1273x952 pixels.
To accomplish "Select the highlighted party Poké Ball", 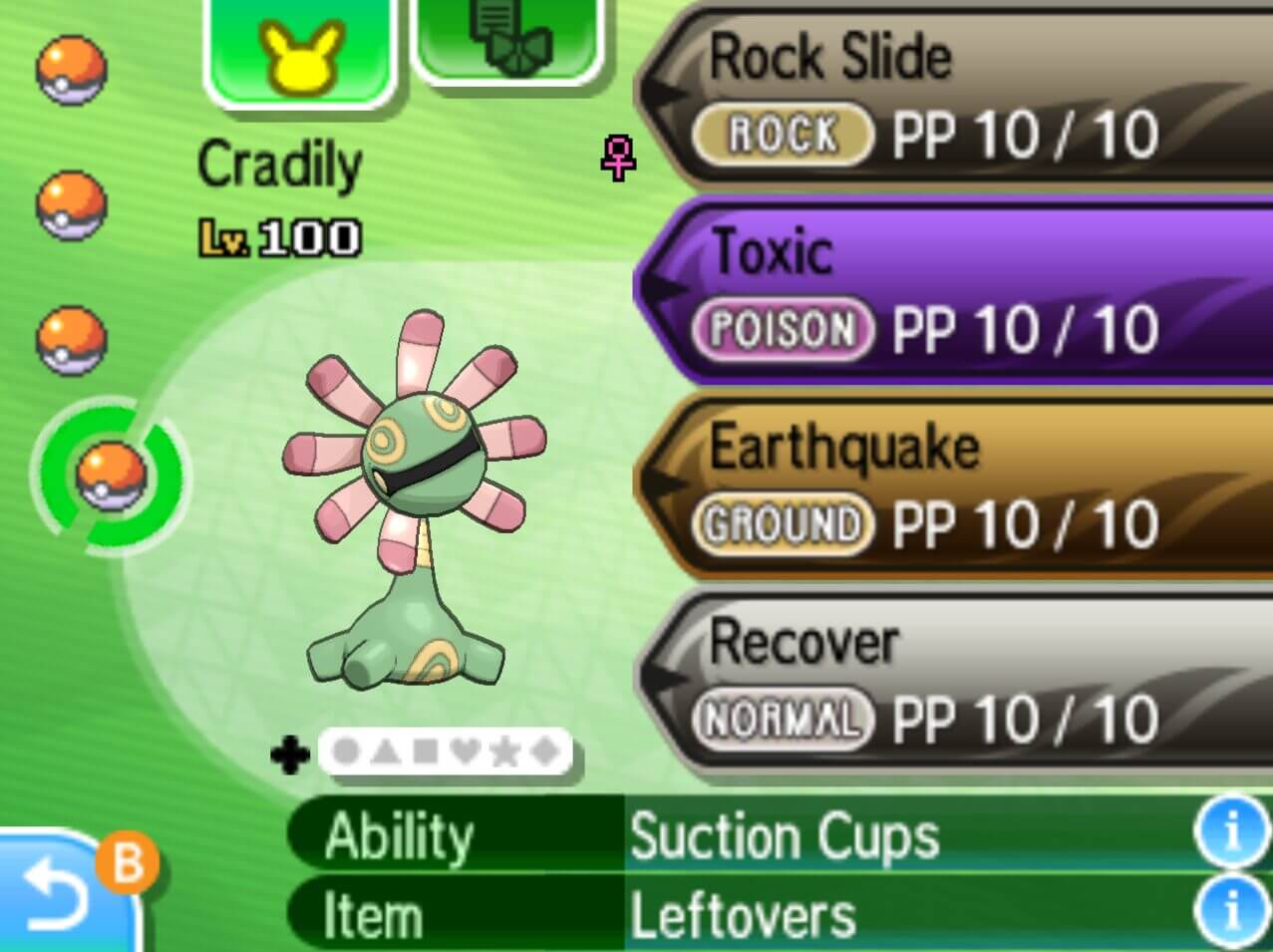I will point(110,476).
